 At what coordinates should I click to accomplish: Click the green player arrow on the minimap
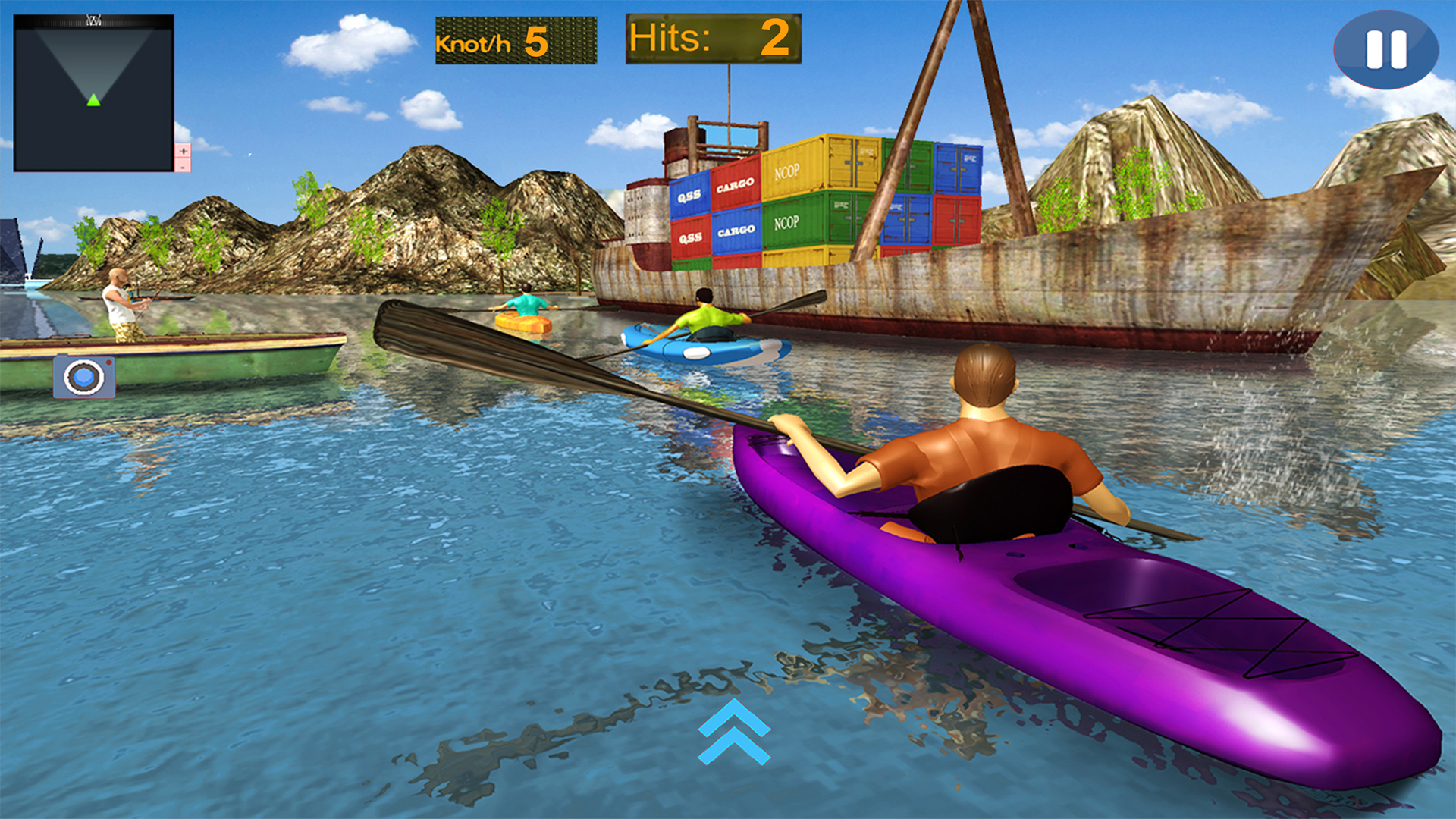tap(93, 99)
